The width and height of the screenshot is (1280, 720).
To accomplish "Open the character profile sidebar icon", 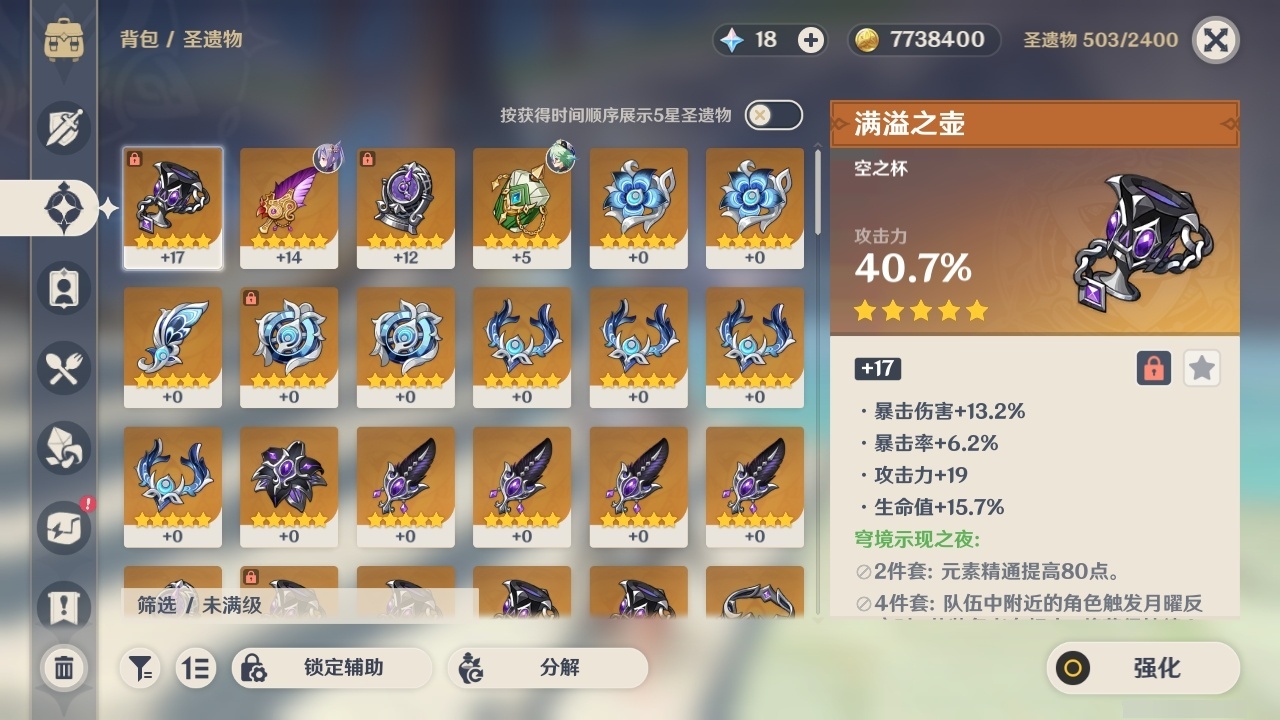I will pyautogui.click(x=63, y=288).
